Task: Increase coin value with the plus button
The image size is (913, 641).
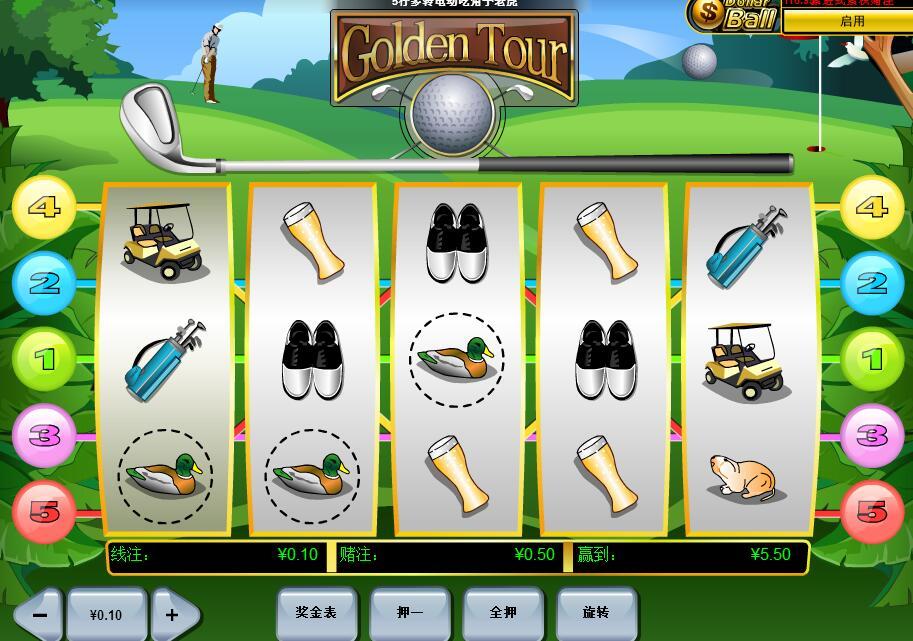Action: pyautogui.click(x=173, y=615)
